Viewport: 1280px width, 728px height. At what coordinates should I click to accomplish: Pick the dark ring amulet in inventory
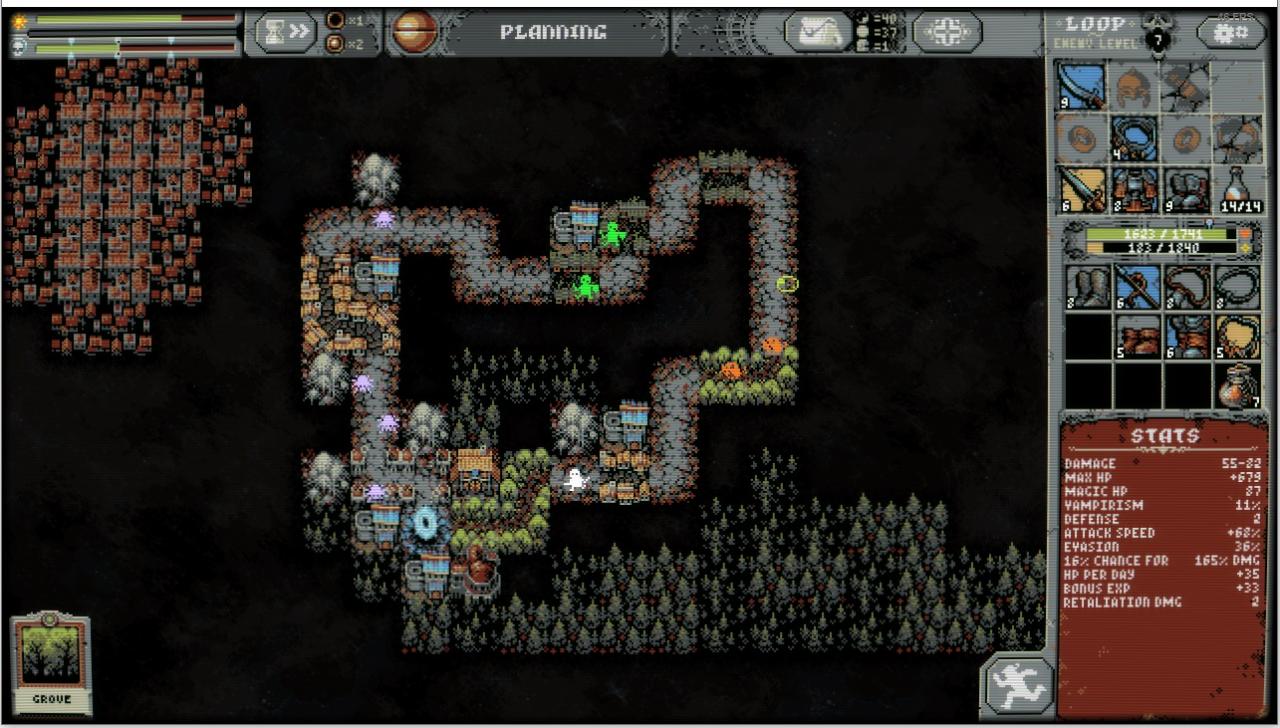pos(1239,287)
